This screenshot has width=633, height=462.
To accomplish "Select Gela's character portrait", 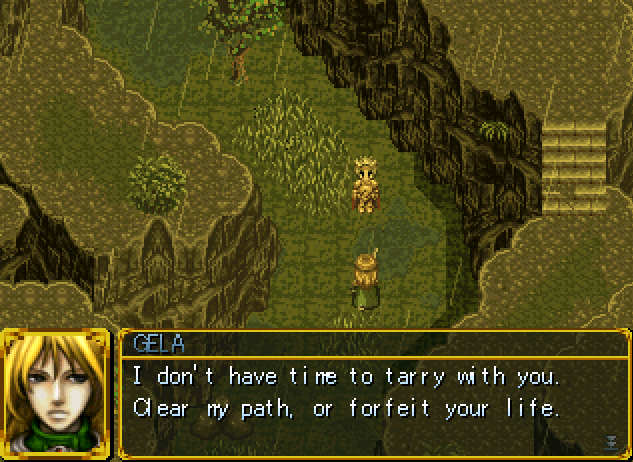I will pyautogui.click(x=57, y=392).
